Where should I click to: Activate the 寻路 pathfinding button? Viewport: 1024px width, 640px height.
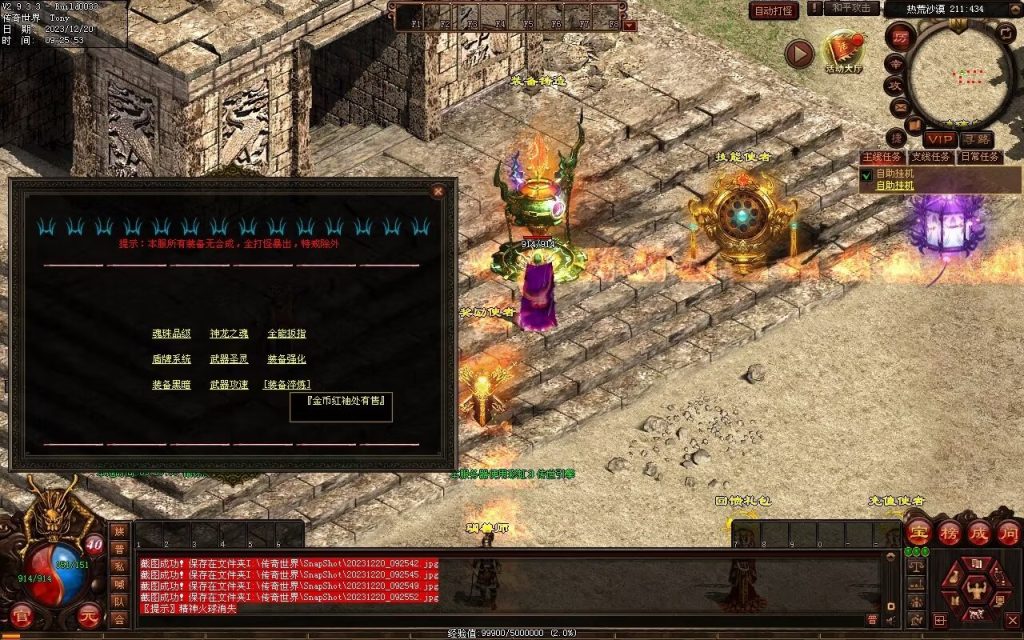pos(976,139)
